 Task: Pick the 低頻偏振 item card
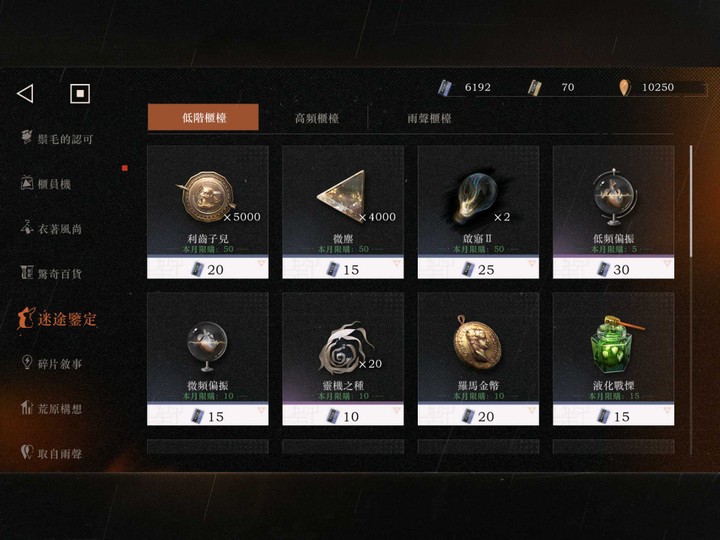(x=613, y=212)
